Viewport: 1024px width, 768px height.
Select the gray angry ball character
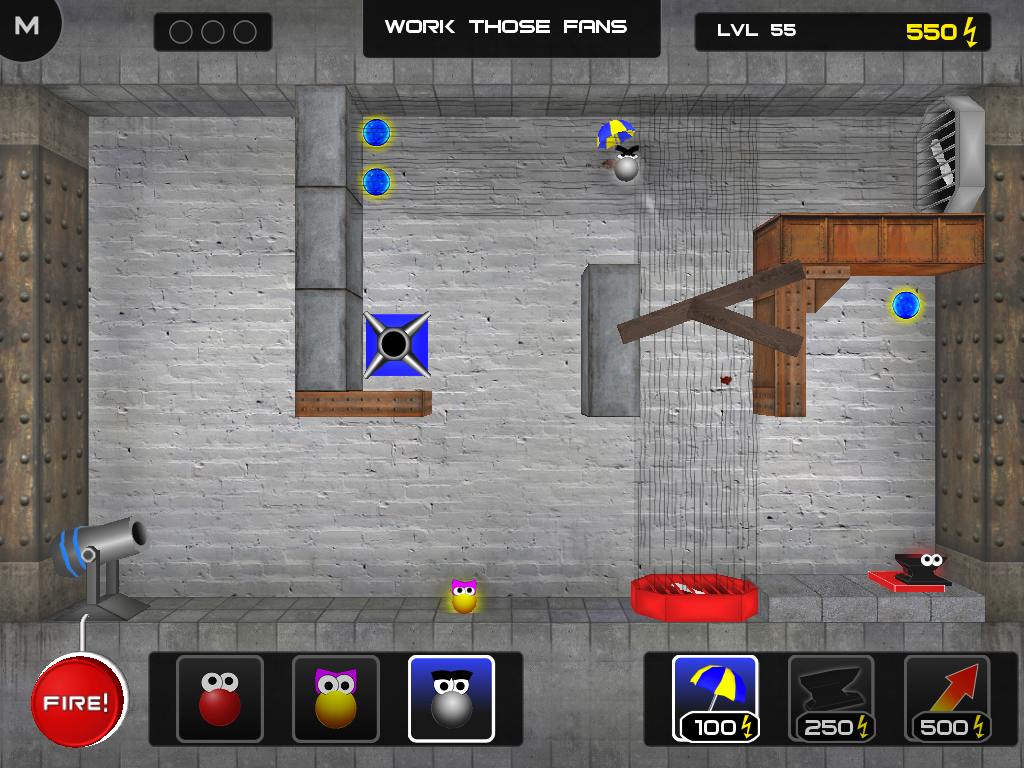pos(451,699)
